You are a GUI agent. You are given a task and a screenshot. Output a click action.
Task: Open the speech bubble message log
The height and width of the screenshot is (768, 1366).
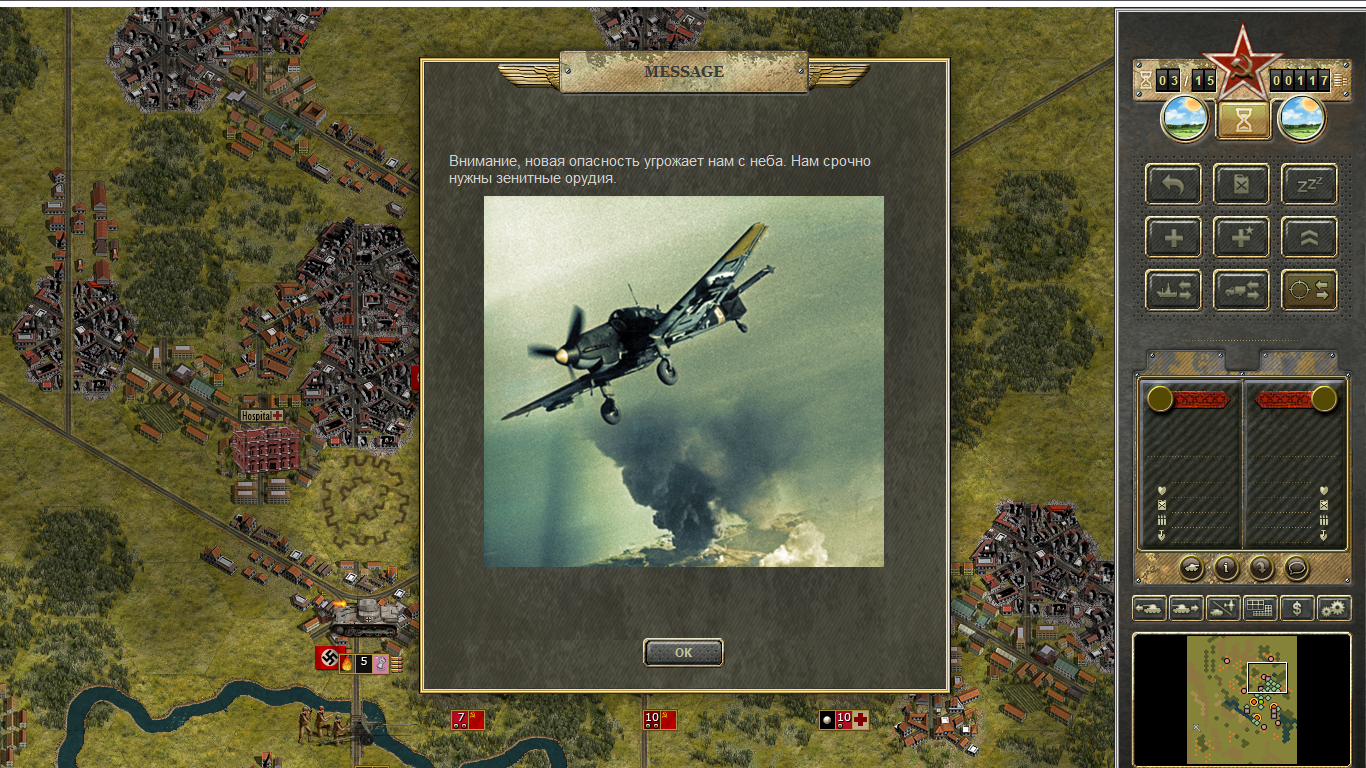1296,568
